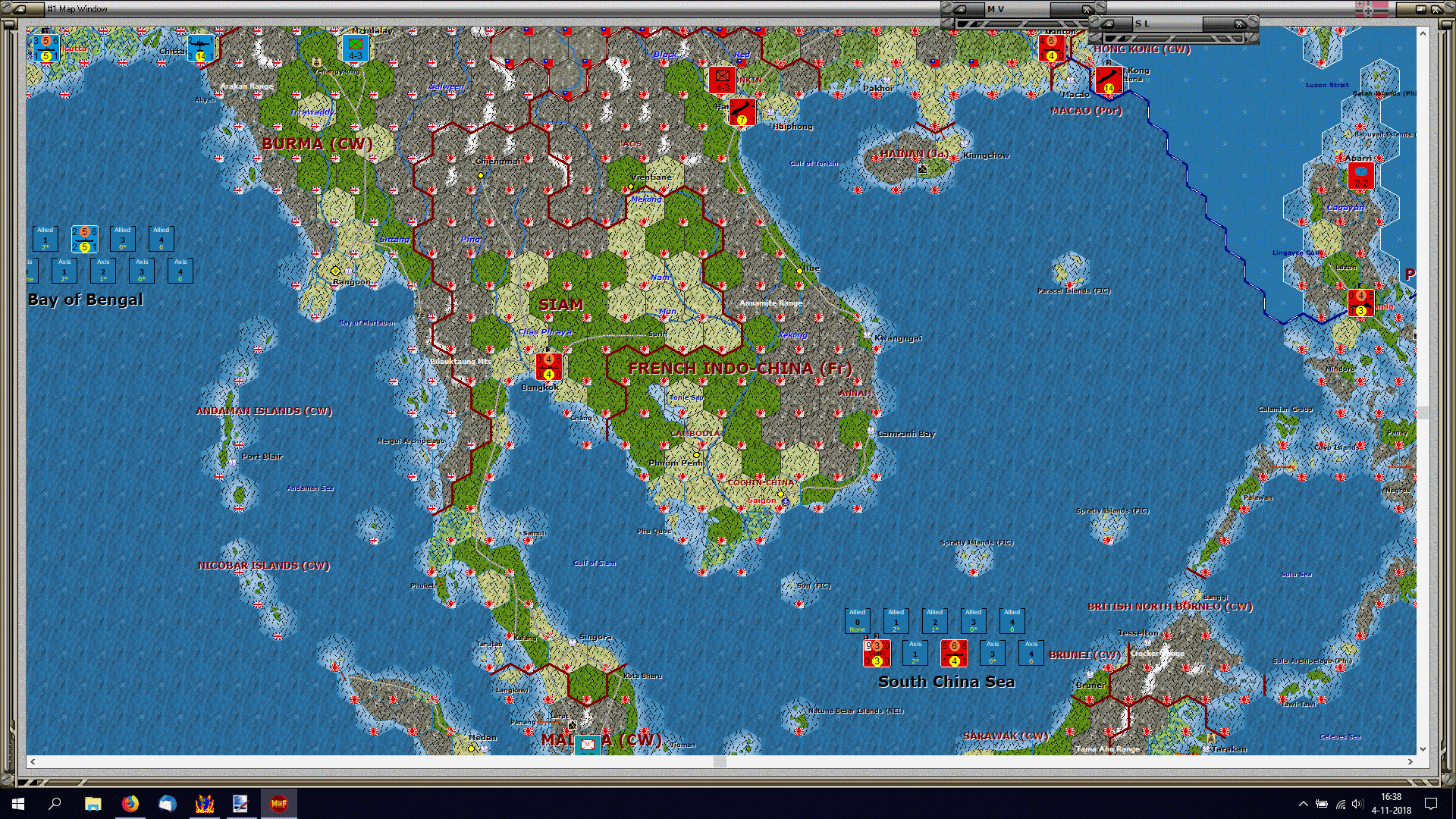Viewport: 1456px width, 819px height.
Task: Select the blue naval counter in Bay of Bengal box
Action: [x=84, y=240]
